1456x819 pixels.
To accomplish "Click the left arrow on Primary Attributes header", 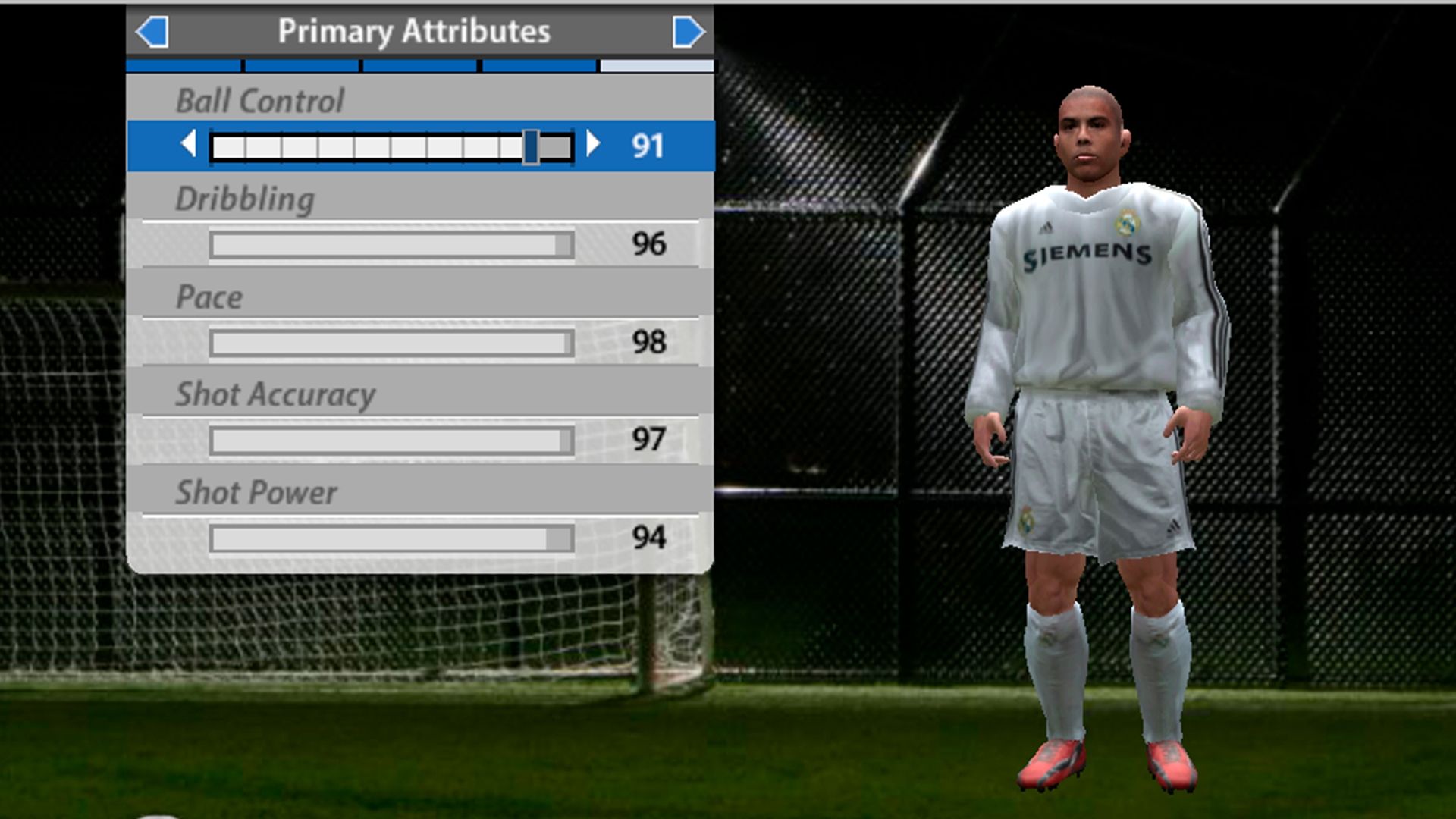I will coord(154,31).
